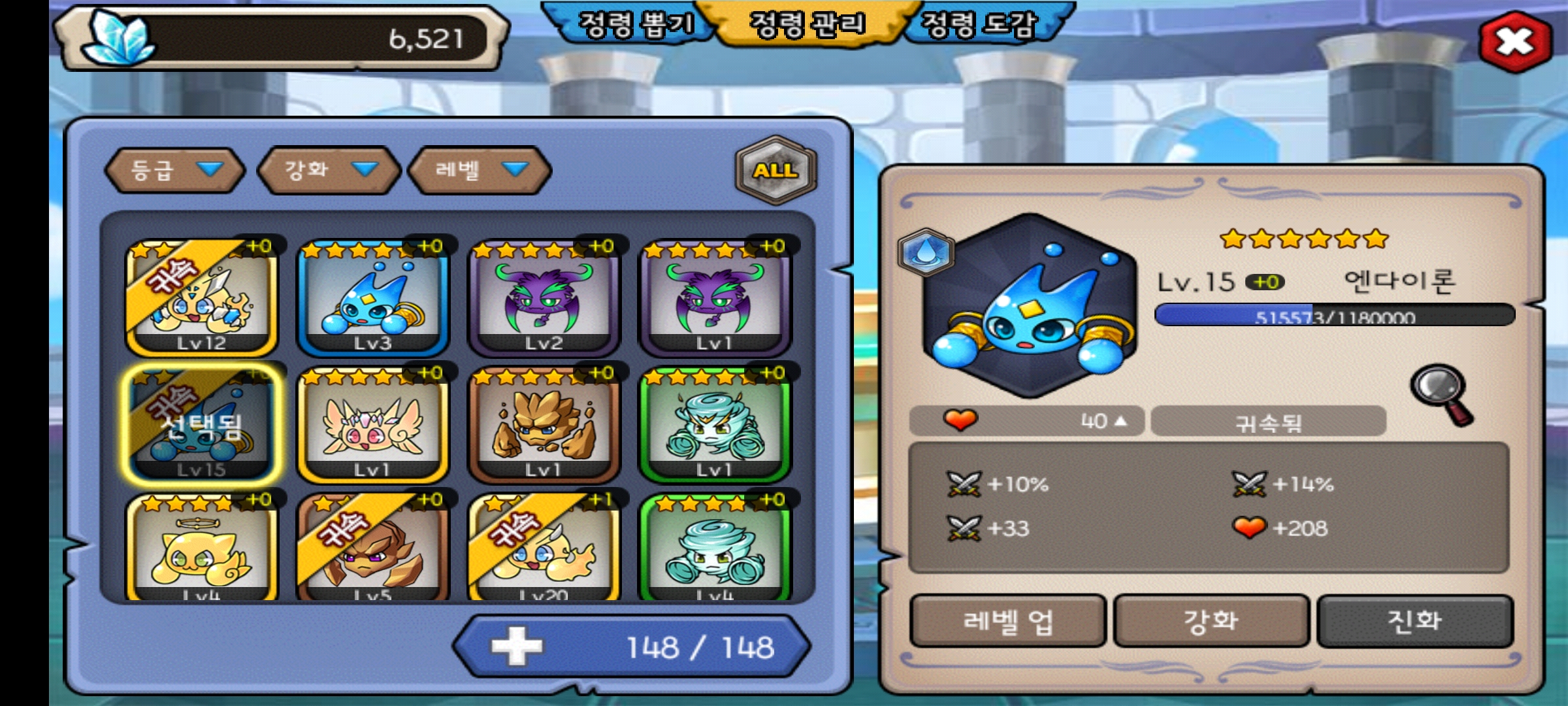
Task: Select the Lv12 bound yellow spirit
Action: click(201, 298)
